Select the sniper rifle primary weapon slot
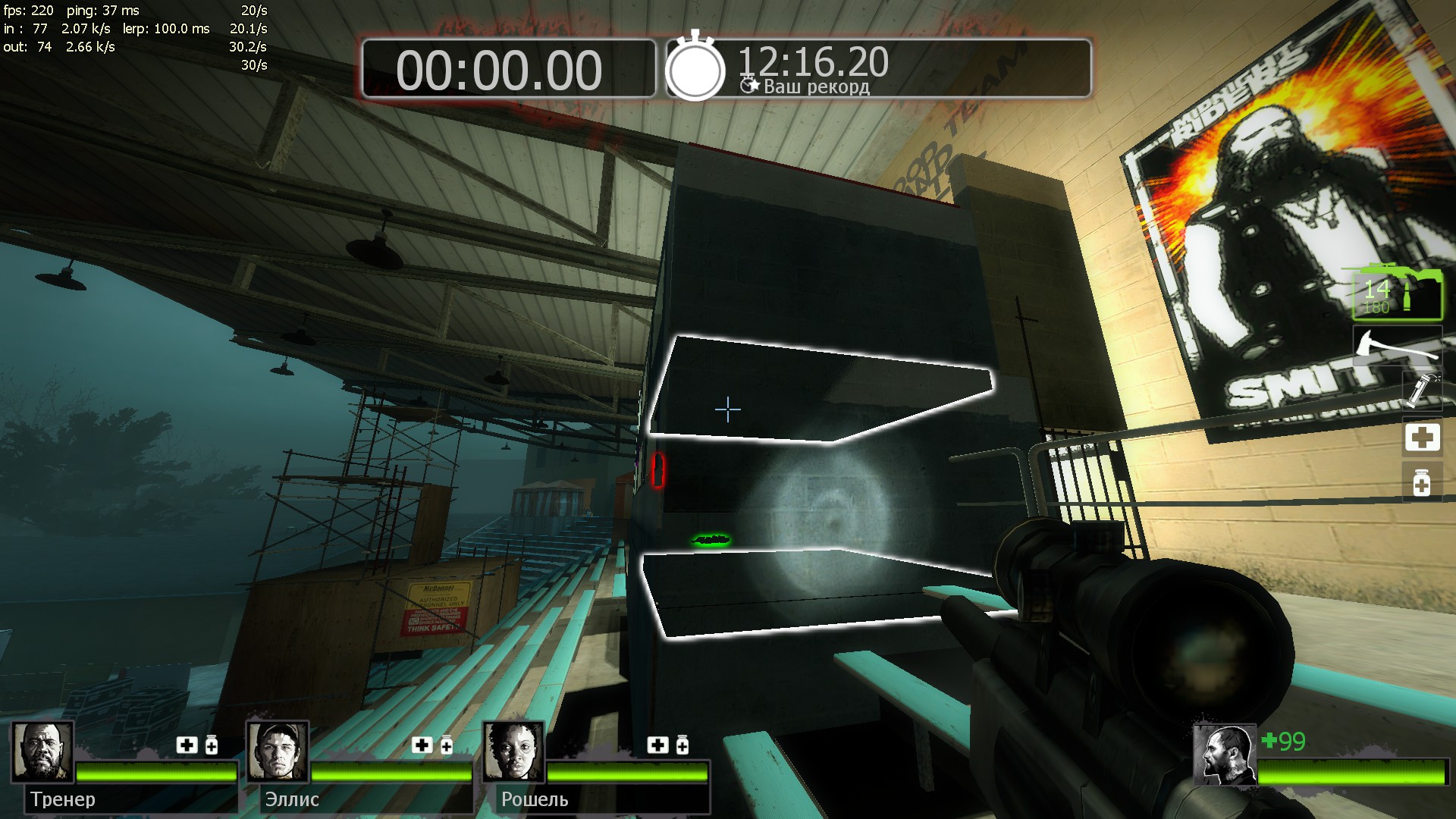 [x=1398, y=293]
